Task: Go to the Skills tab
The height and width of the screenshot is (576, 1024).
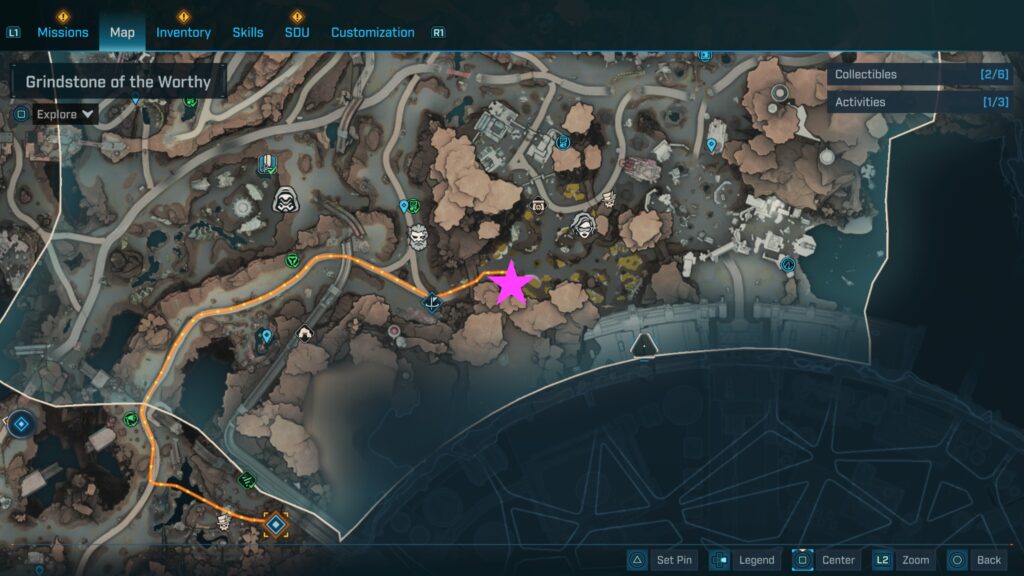Action: coord(248,32)
